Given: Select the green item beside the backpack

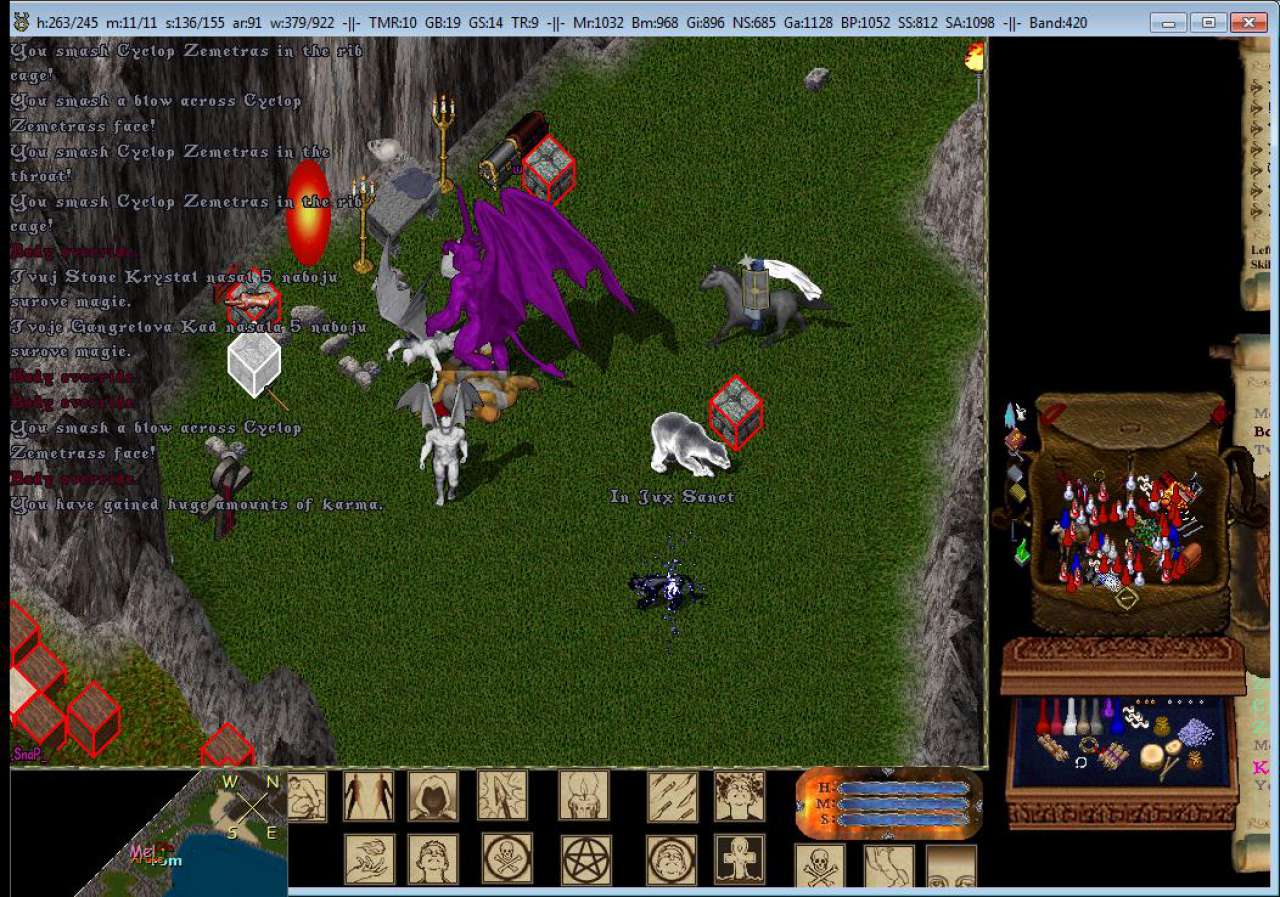Looking at the screenshot, I should click(1021, 551).
